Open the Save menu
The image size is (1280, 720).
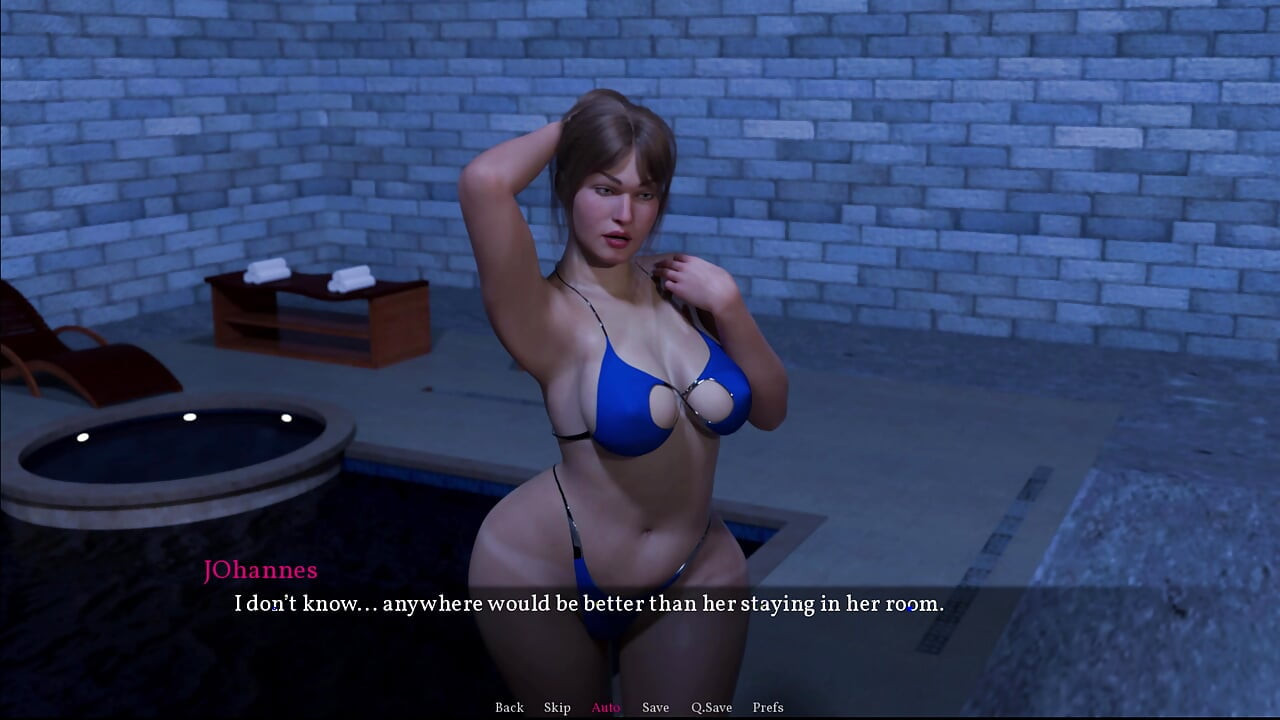pos(655,707)
